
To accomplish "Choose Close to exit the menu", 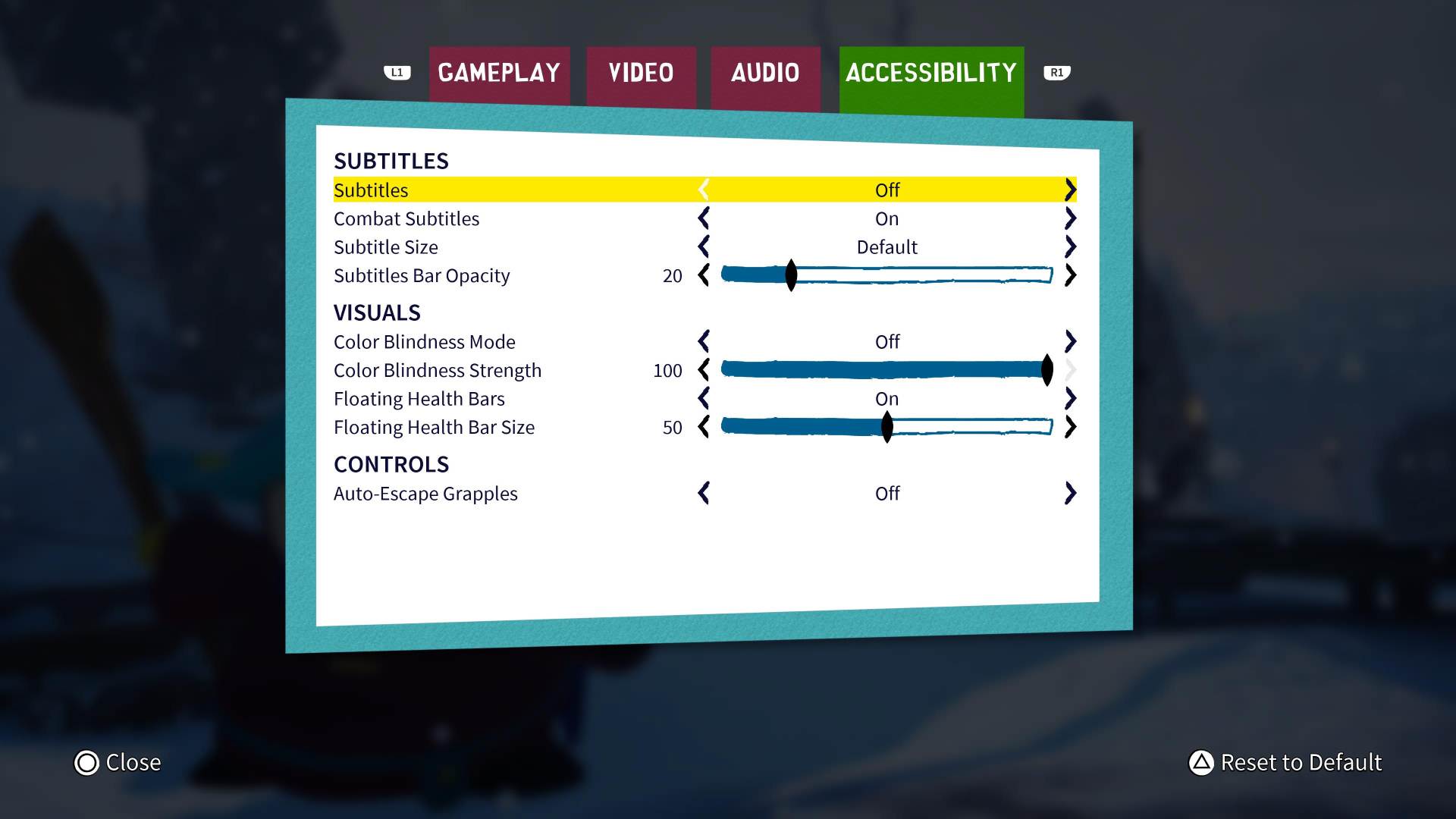I will (x=118, y=762).
